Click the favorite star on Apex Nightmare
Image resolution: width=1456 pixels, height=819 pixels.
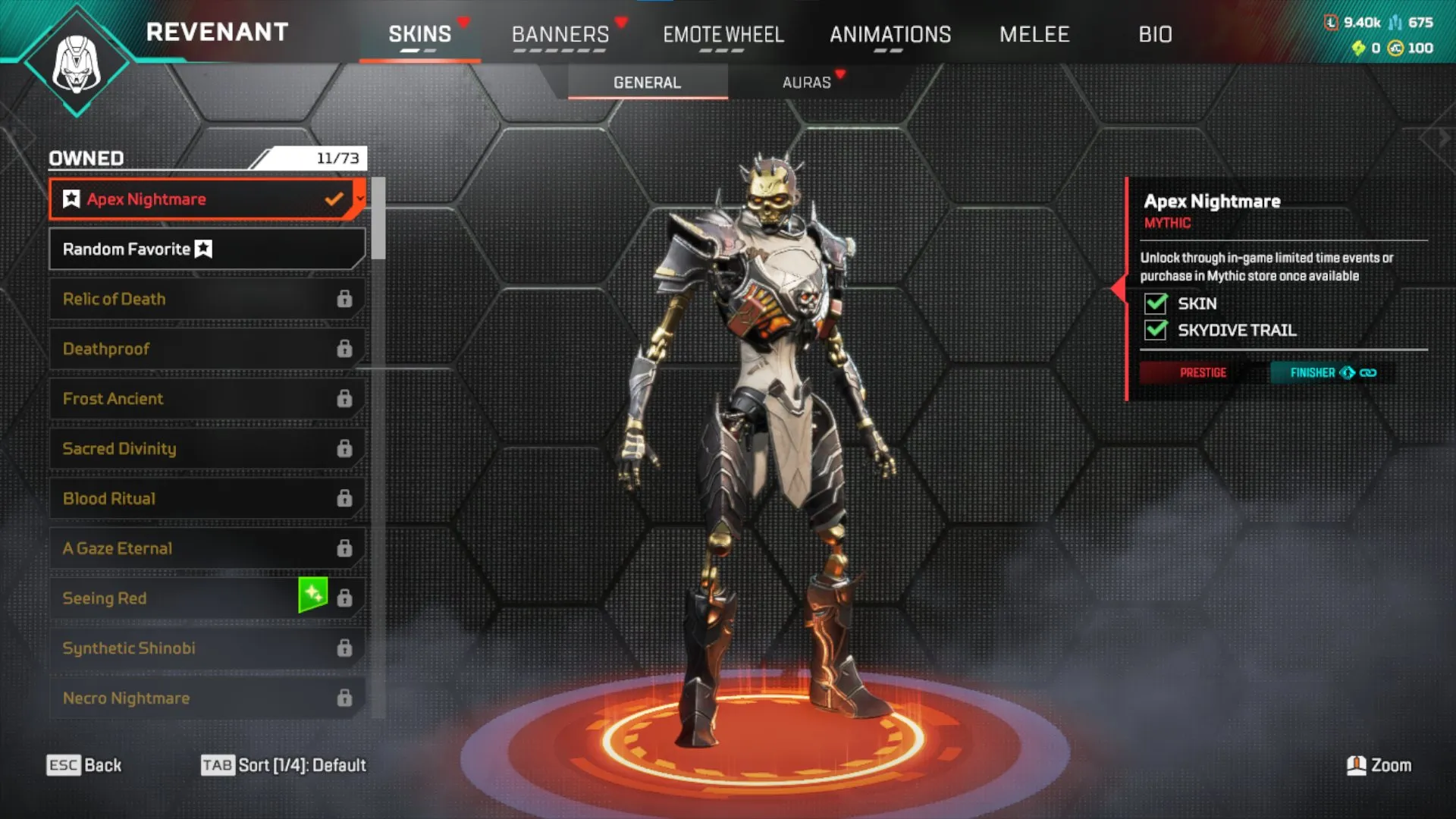point(71,199)
